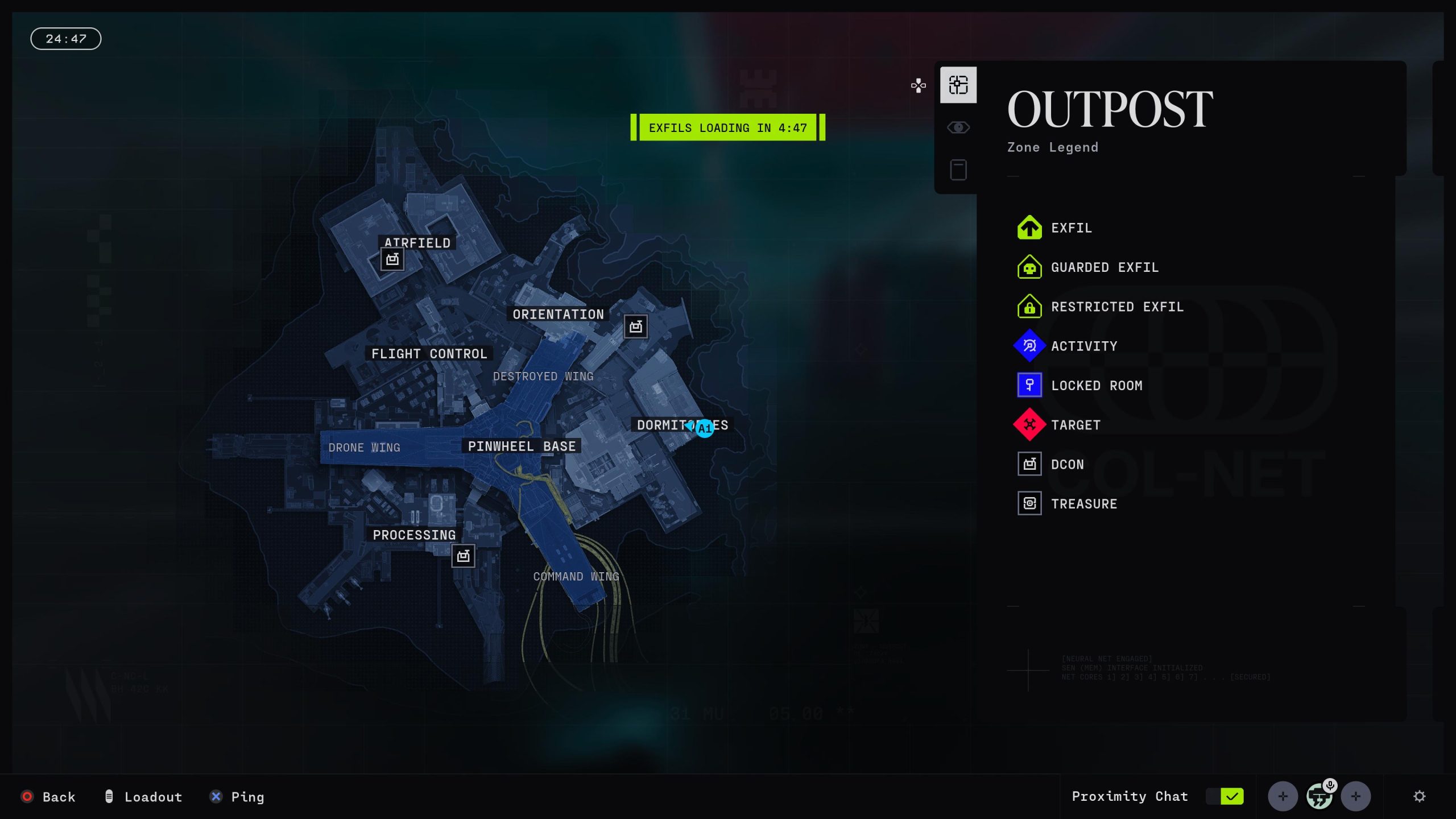Click the left plus invite slot
The height and width of the screenshot is (819, 1456).
(x=1284, y=796)
